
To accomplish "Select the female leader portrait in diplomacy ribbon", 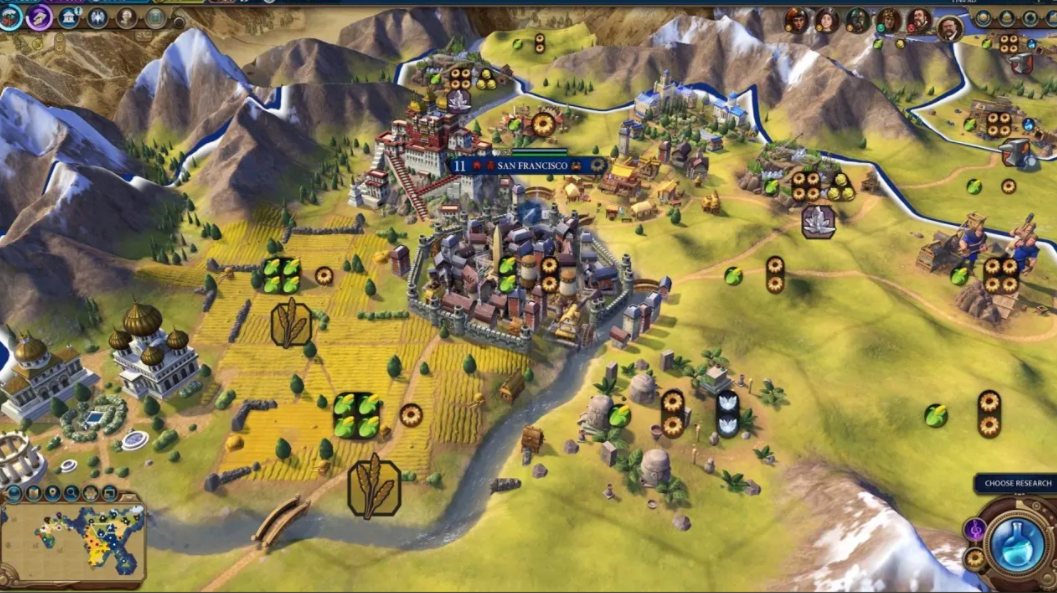I will pyautogui.click(x=827, y=19).
